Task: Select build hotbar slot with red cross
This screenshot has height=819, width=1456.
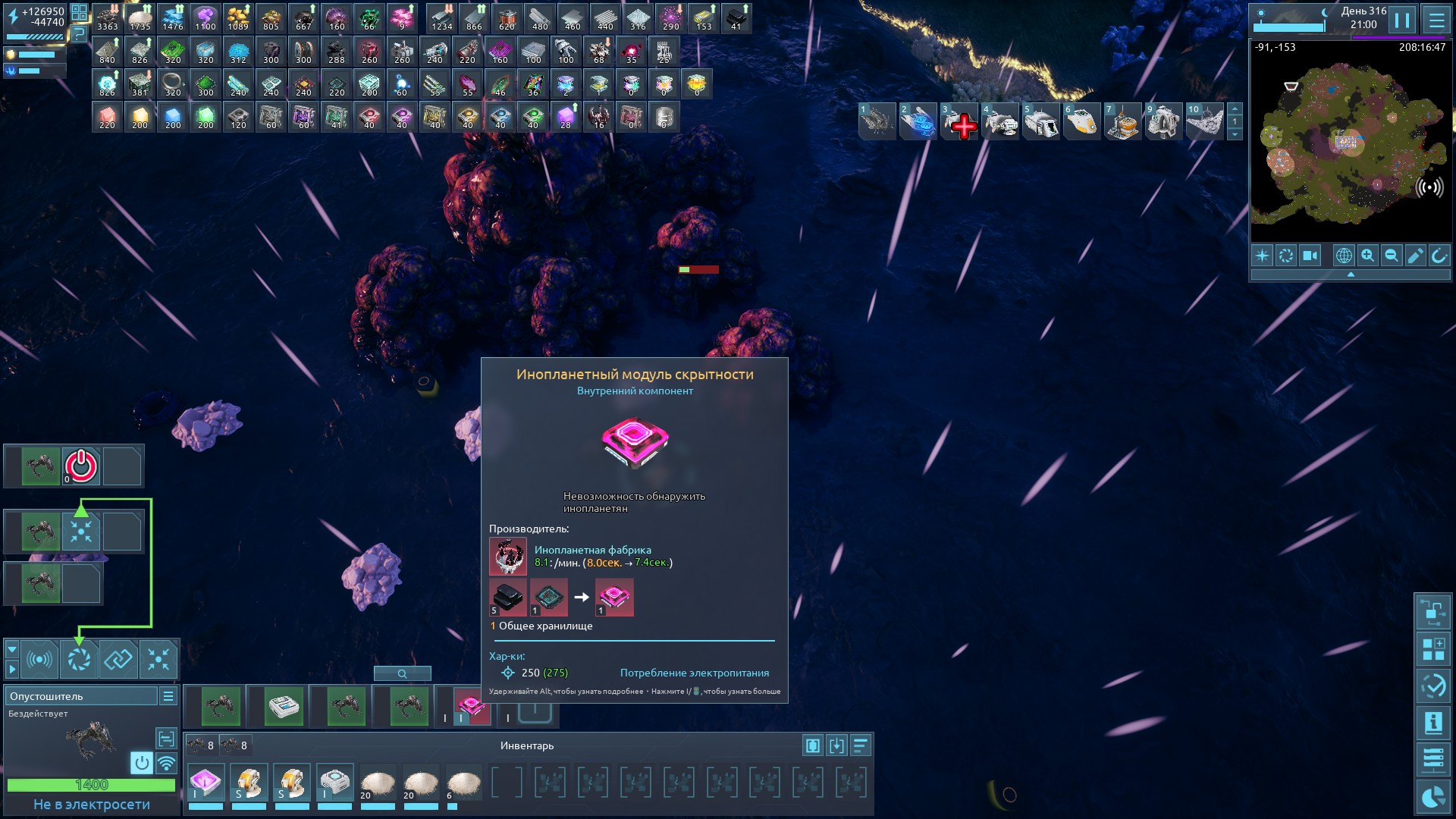Action: click(959, 122)
